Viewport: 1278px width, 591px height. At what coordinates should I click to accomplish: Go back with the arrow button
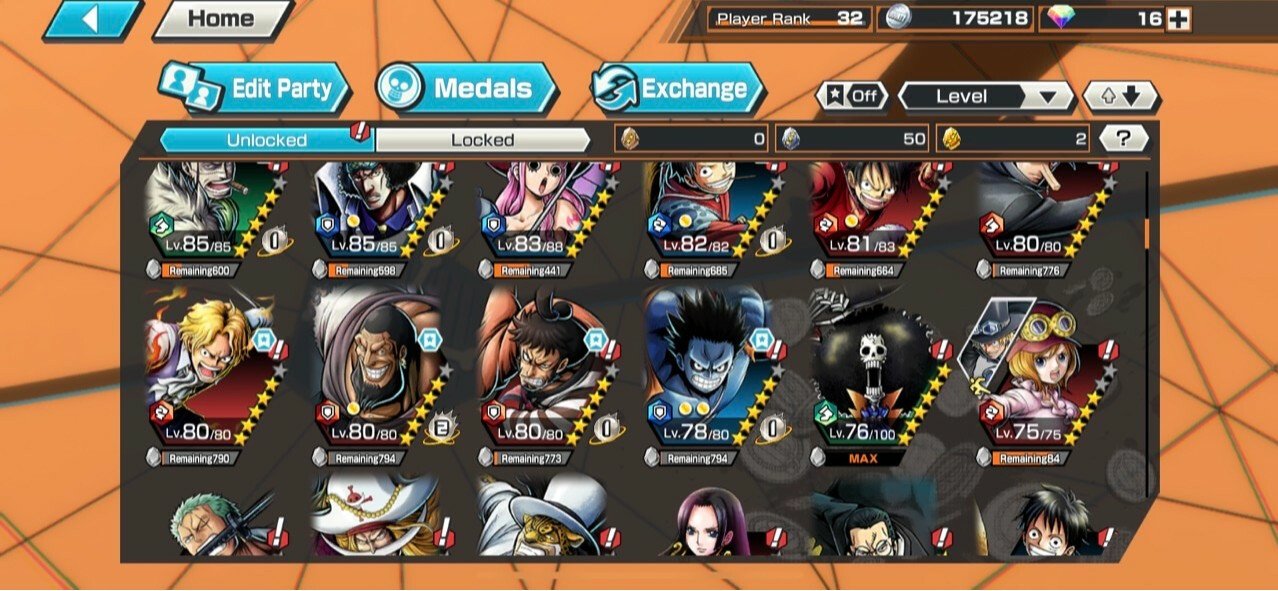[92, 19]
